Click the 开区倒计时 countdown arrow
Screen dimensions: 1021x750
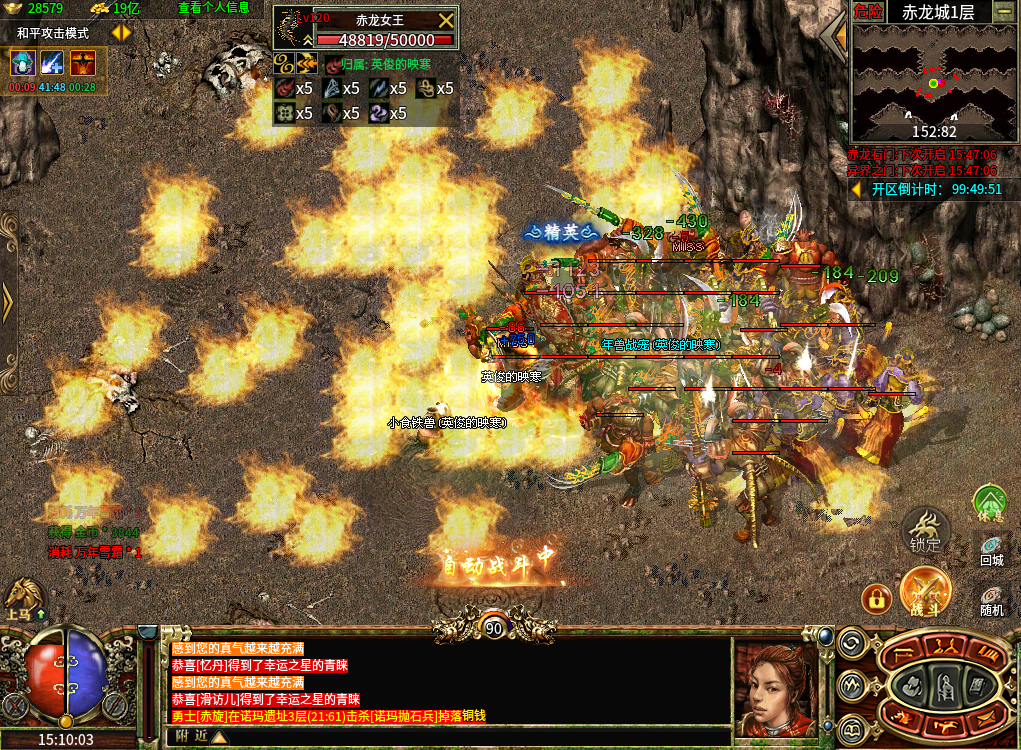(x=856, y=188)
